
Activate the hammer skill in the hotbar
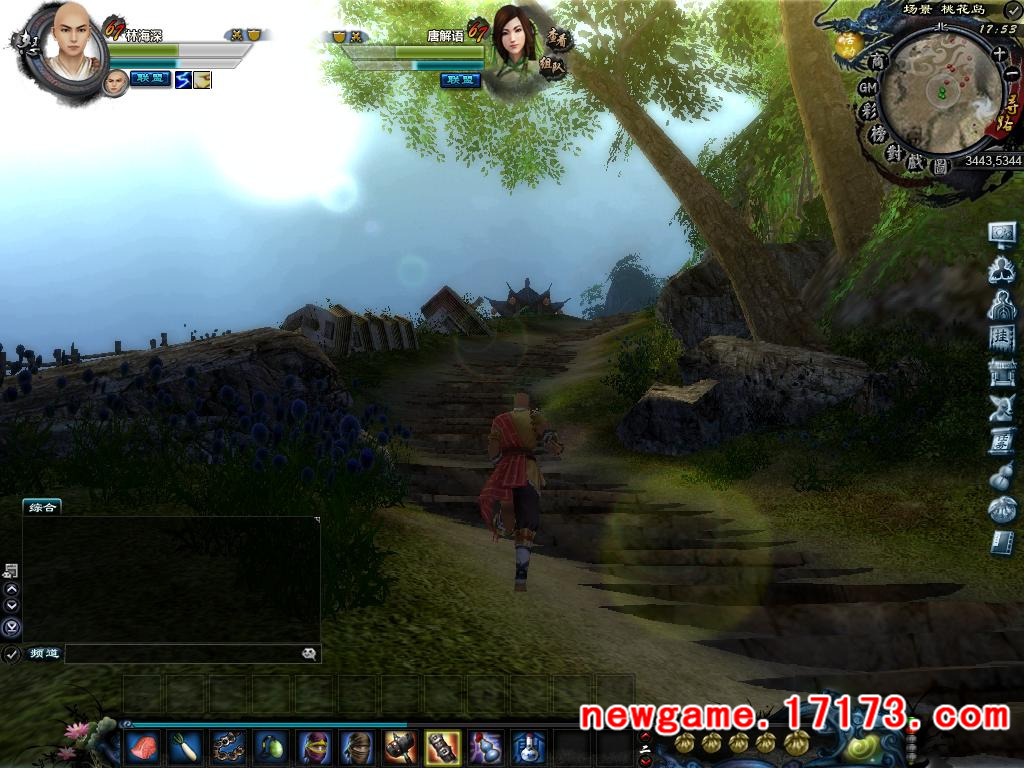399,746
